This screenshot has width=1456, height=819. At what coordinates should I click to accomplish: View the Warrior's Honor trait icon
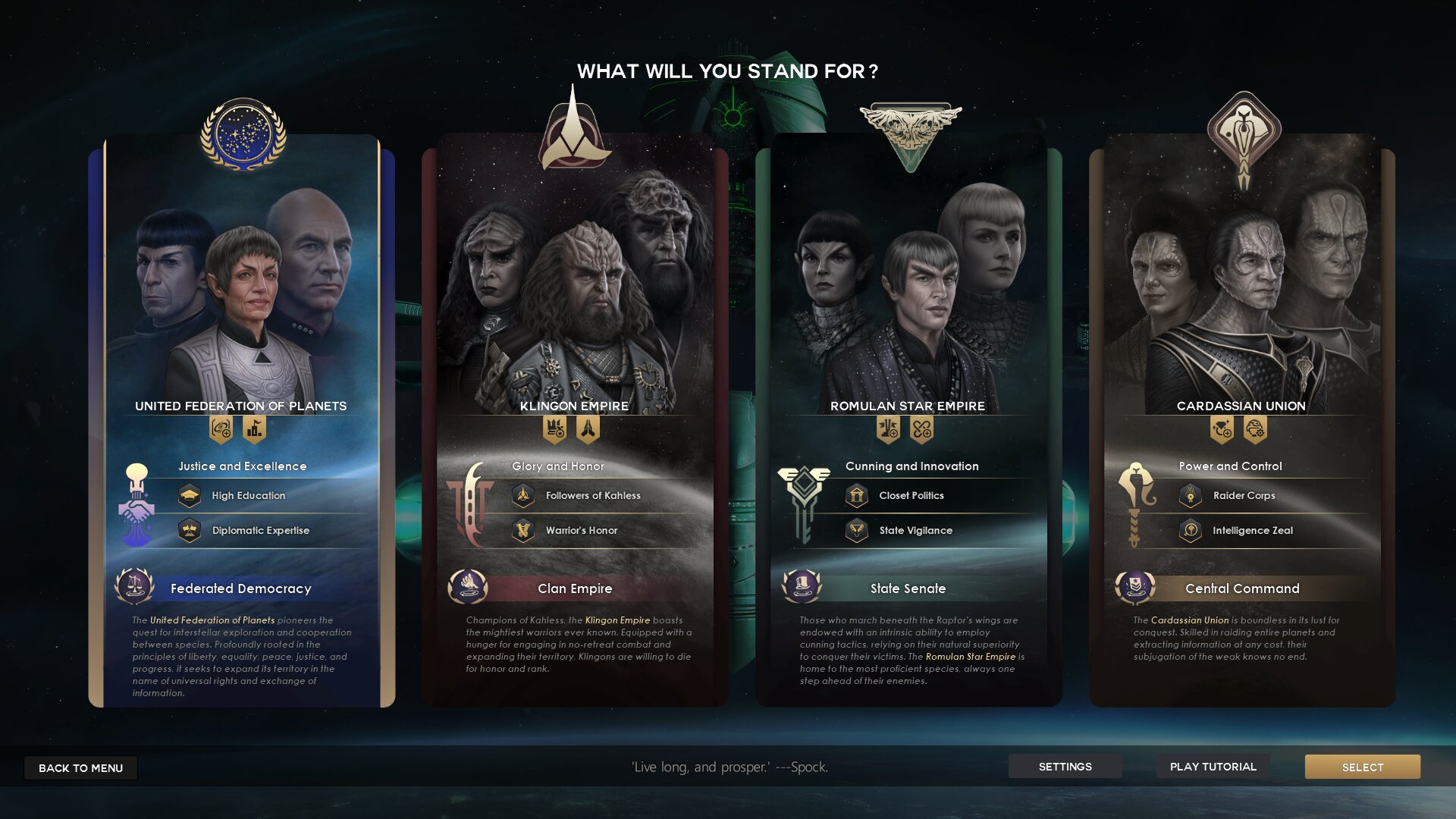pyautogui.click(x=523, y=530)
